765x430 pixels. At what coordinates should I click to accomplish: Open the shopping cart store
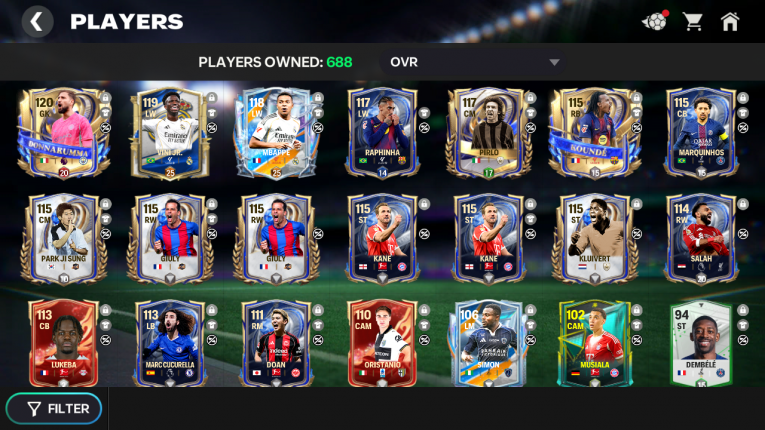[692, 21]
